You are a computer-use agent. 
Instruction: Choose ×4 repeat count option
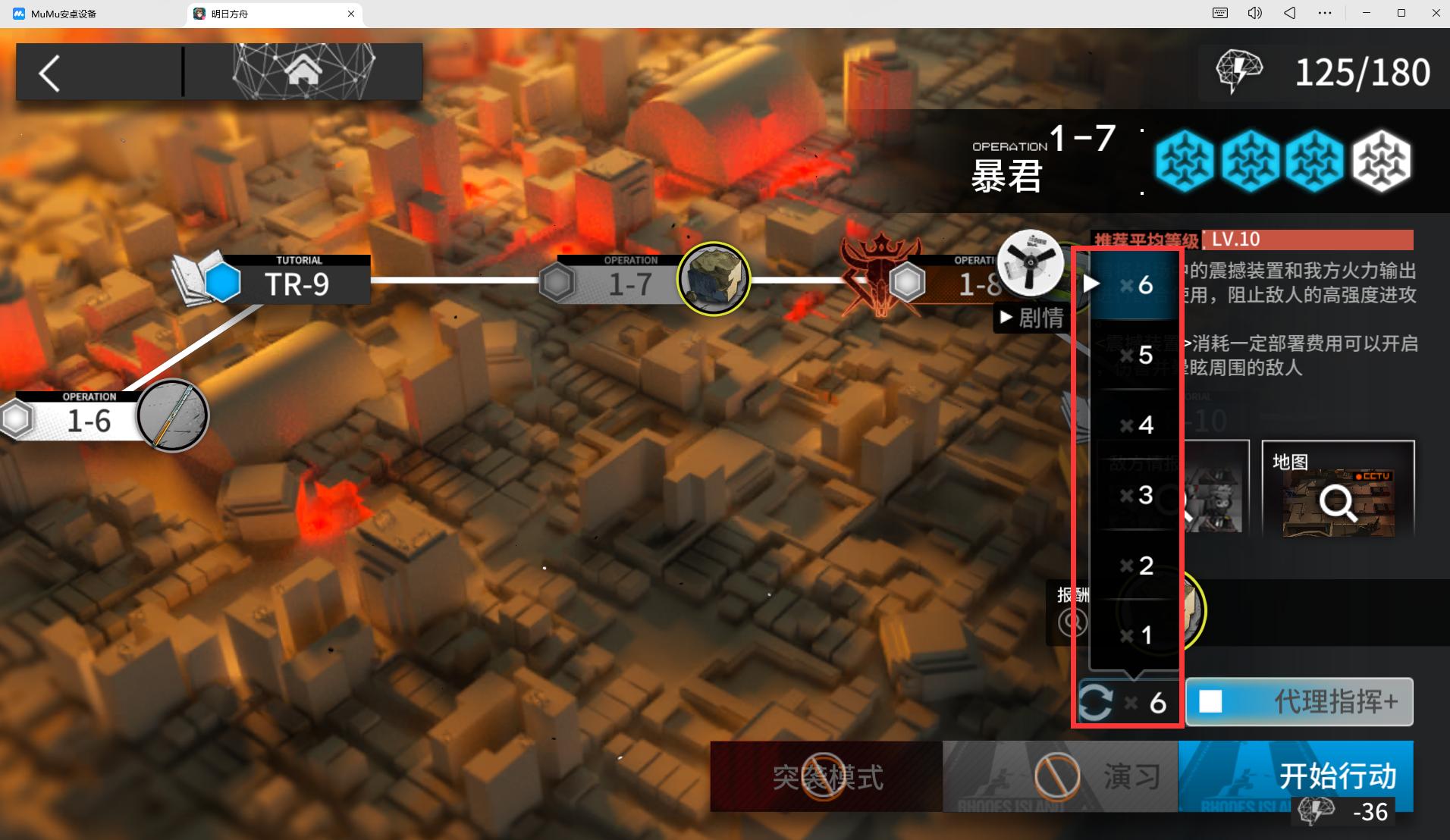pyautogui.click(x=1136, y=425)
